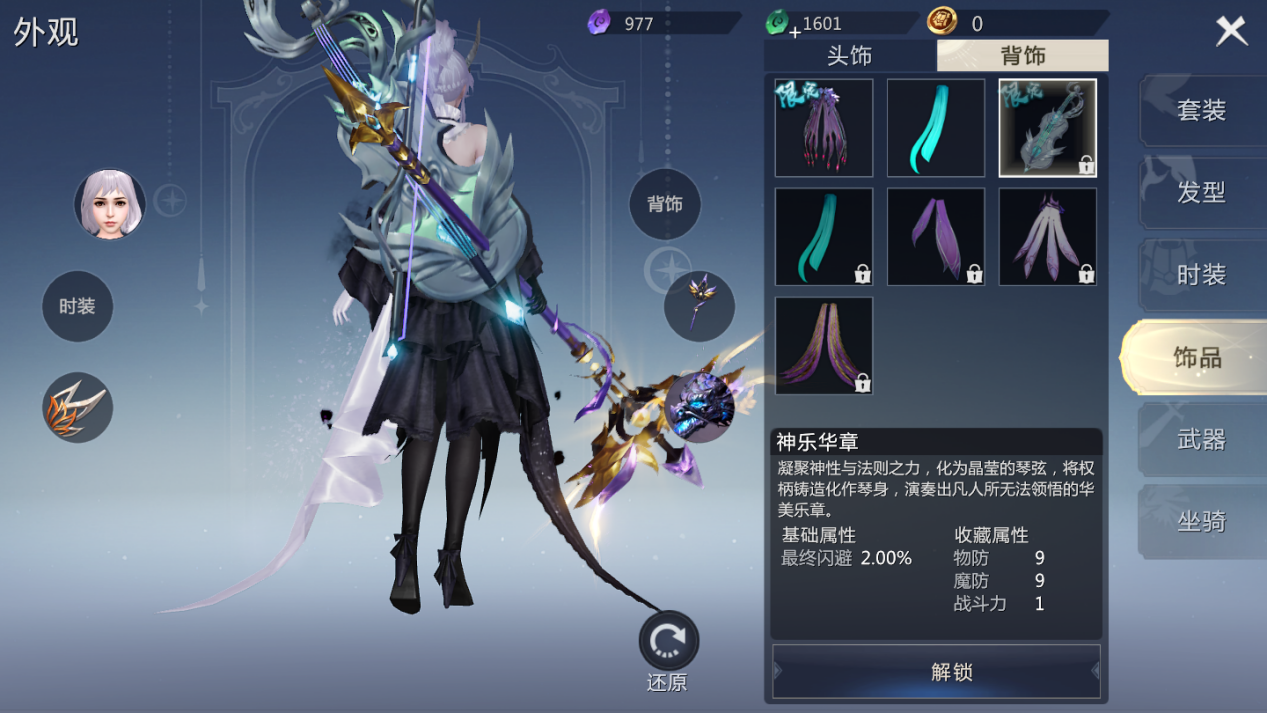1267x713 pixels.
Task: Open the 套装 category
Action: click(1200, 110)
